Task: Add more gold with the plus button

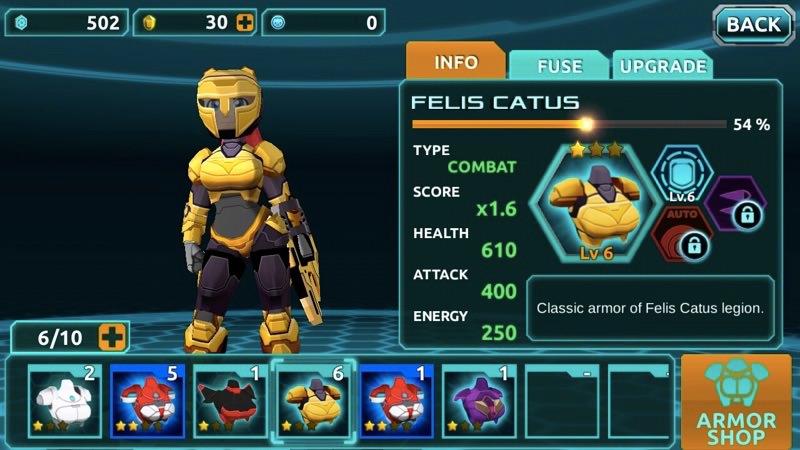Action: 245,22
